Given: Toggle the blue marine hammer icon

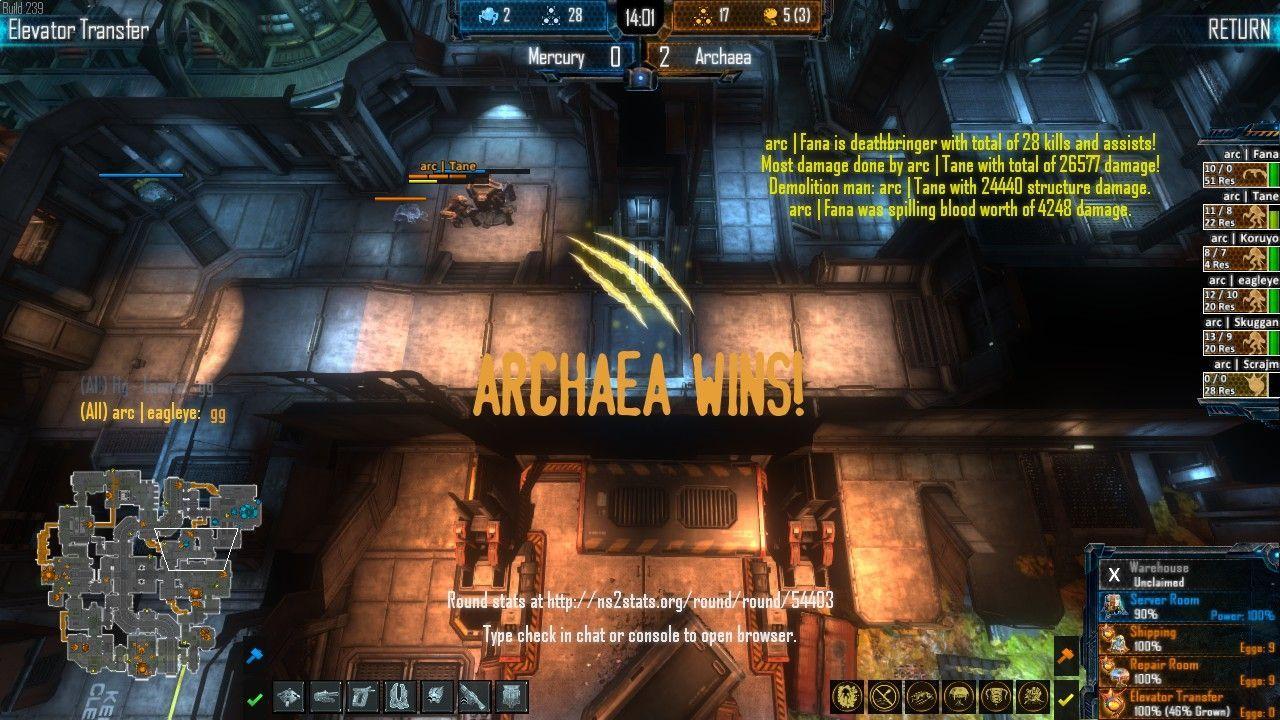Looking at the screenshot, I should point(254,655).
